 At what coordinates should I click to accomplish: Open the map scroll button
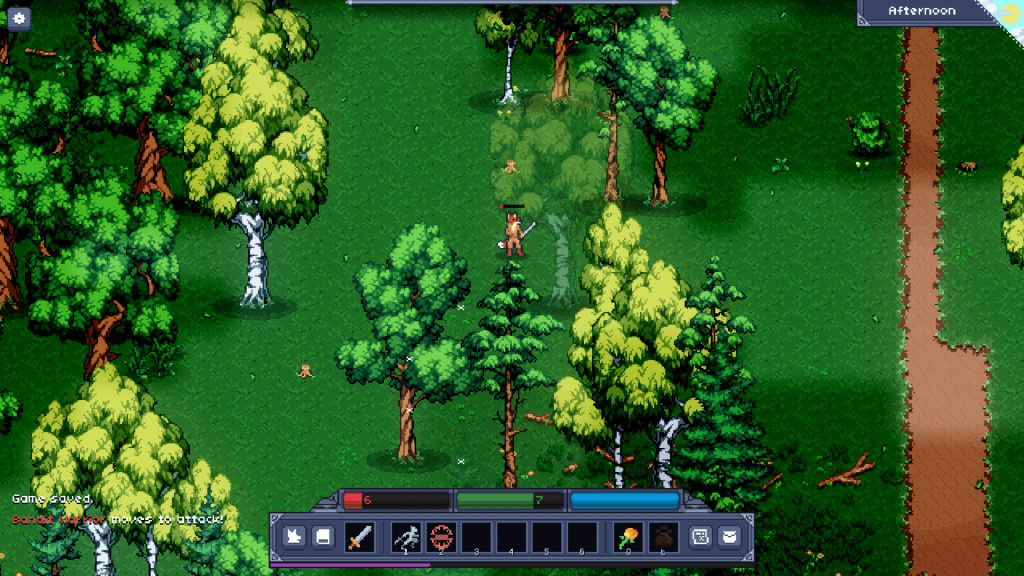pyautogui.click(x=701, y=537)
